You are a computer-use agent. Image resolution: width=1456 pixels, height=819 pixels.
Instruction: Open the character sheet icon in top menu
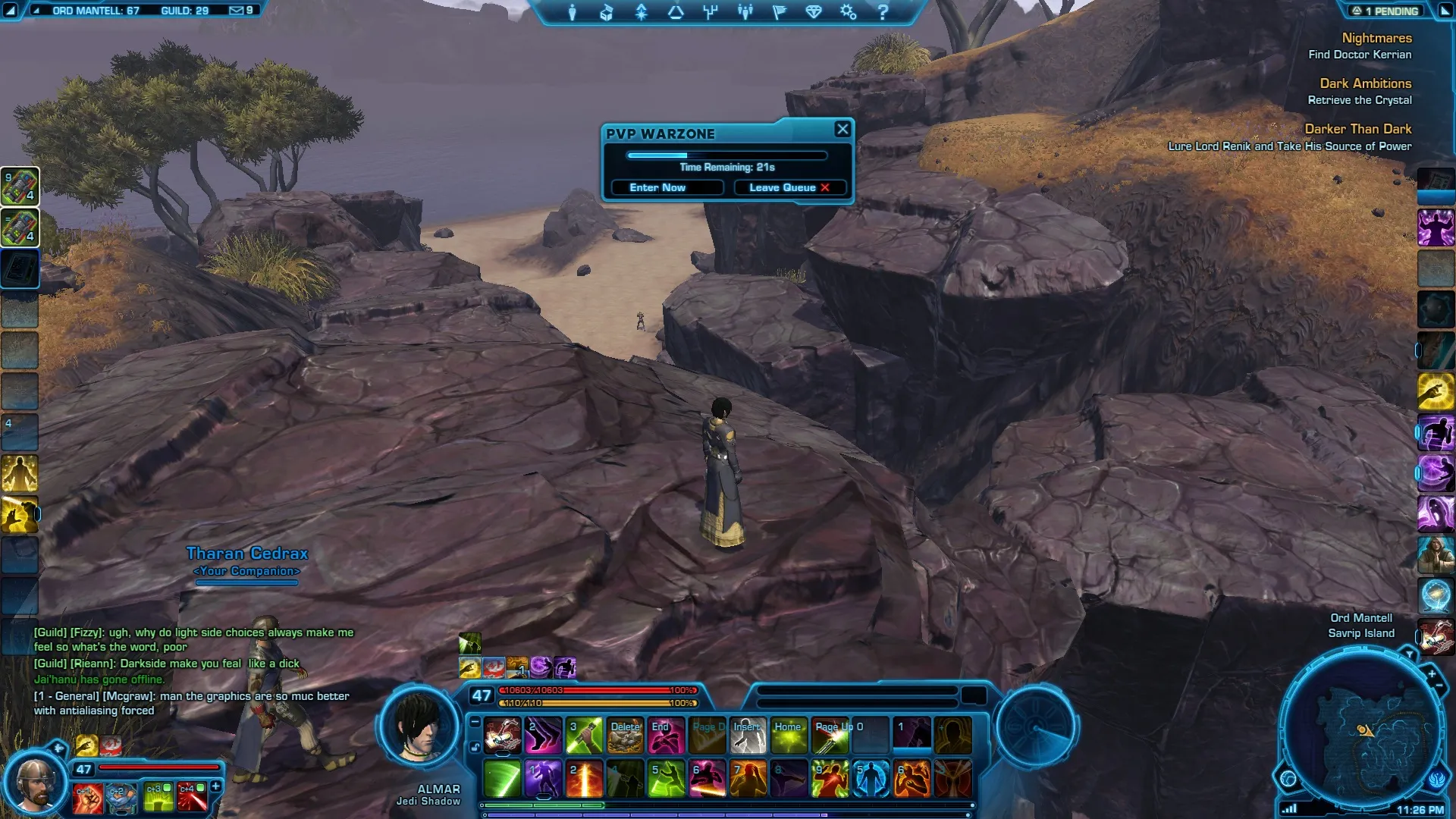coord(573,12)
